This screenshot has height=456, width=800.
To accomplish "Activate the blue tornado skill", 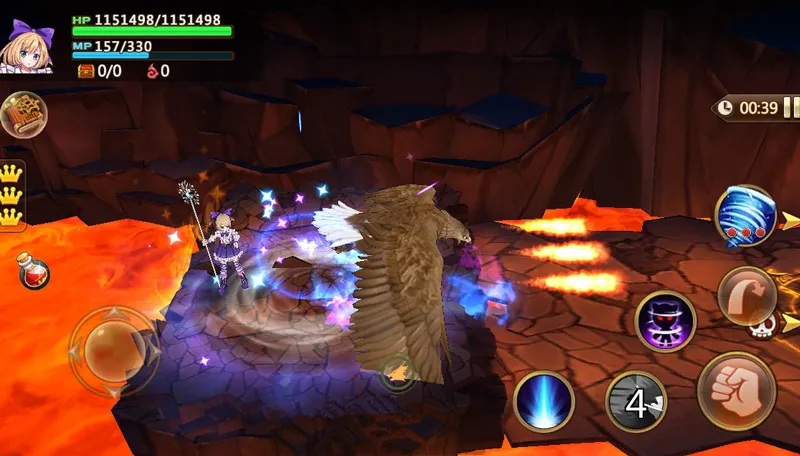I will pyautogui.click(x=745, y=216).
